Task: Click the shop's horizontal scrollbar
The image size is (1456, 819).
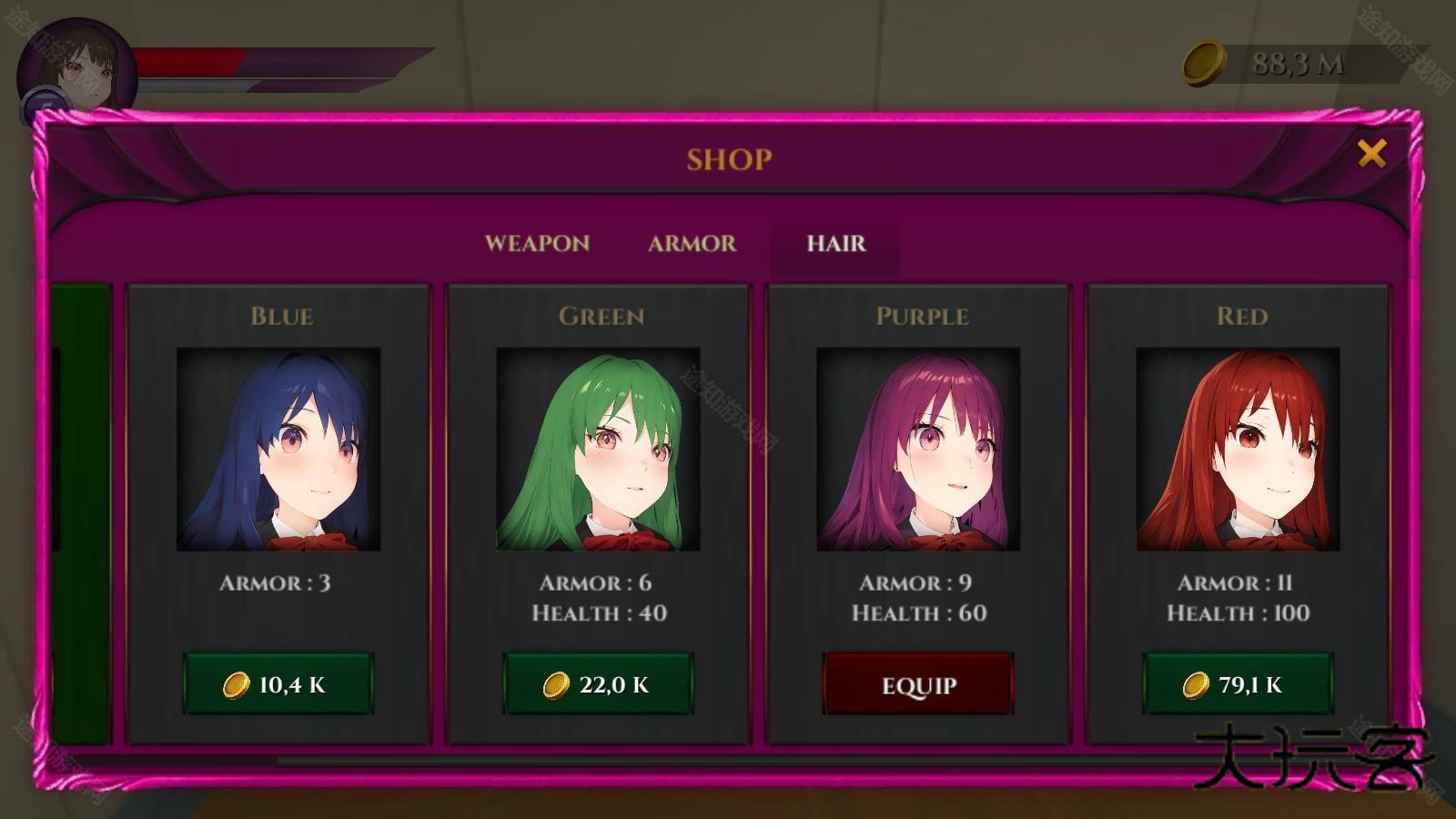Action: [x=728, y=760]
